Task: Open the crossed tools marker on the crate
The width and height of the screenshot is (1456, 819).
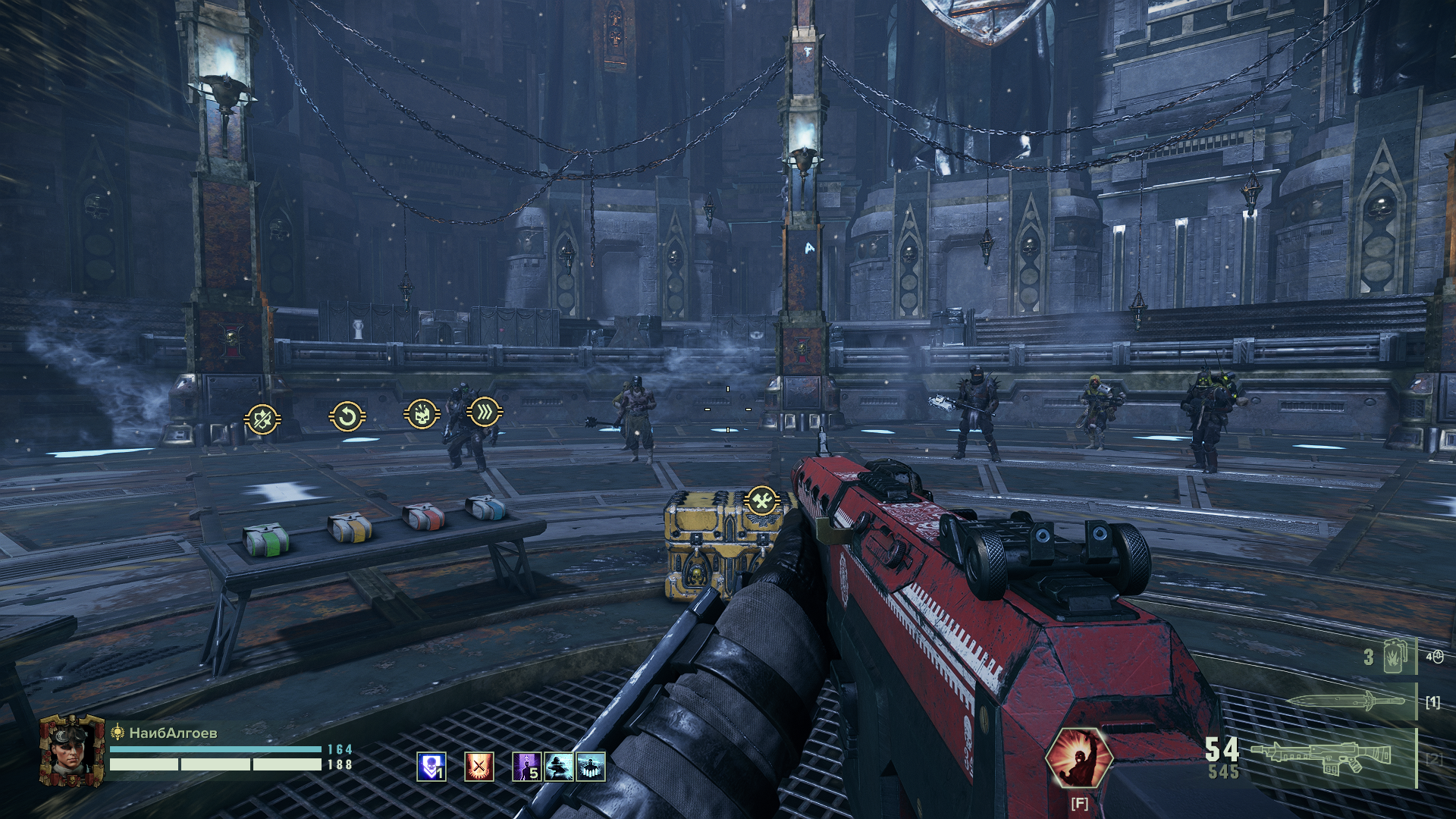Action: click(x=762, y=500)
